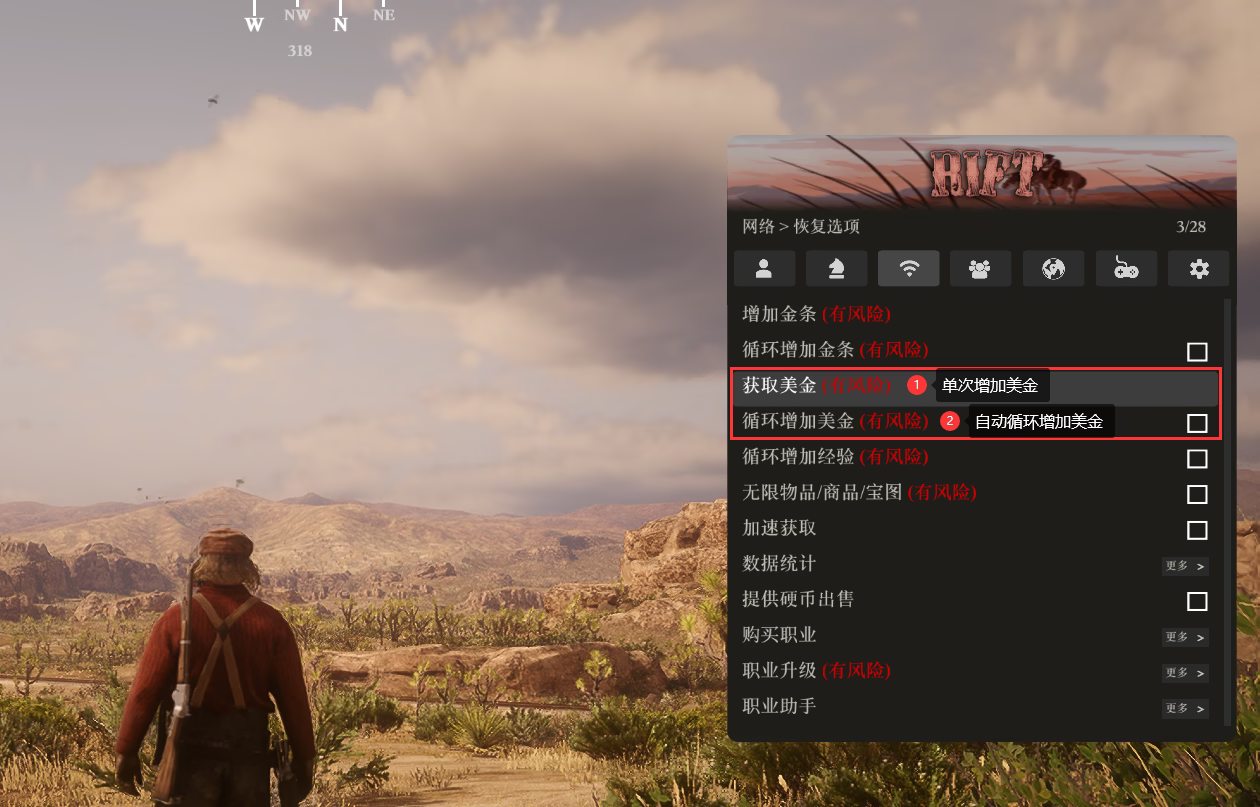Switch to the player silhouette tab
This screenshot has height=807, width=1260.
pyautogui.click(x=764, y=268)
